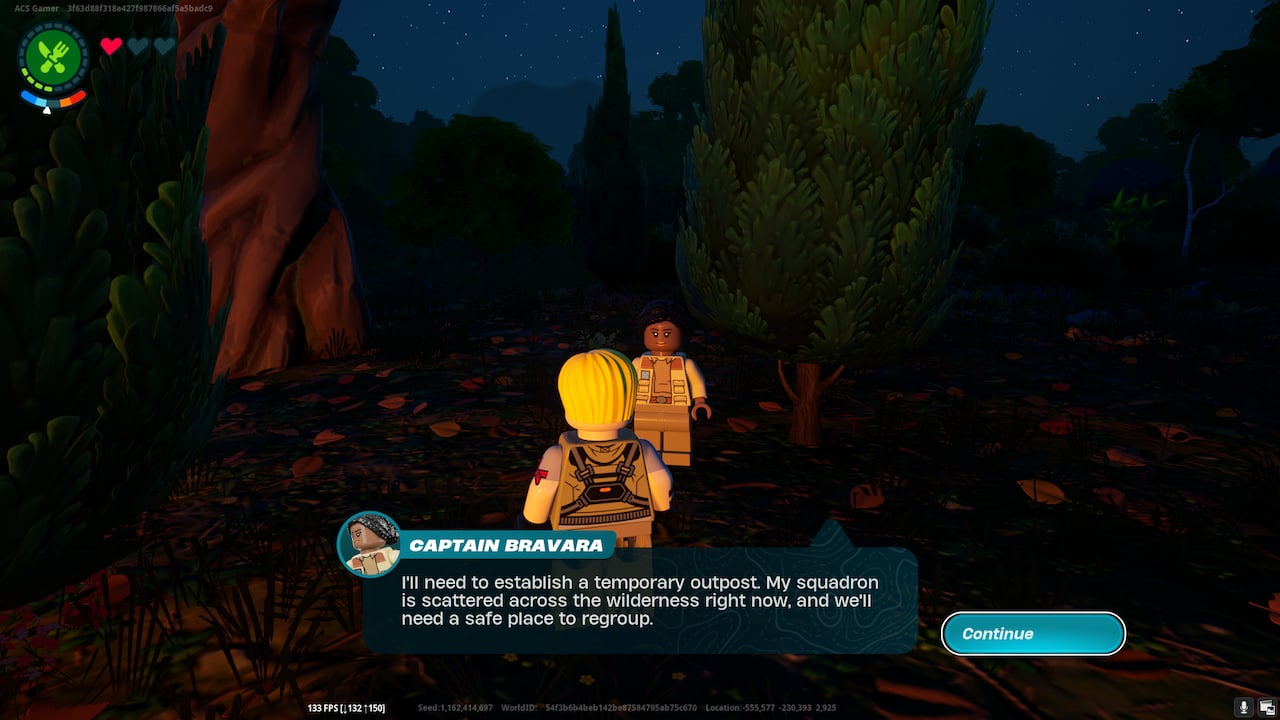The width and height of the screenshot is (1280, 720).
Task: Expand the hunger circle segment ring
Action: click(54, 26)
